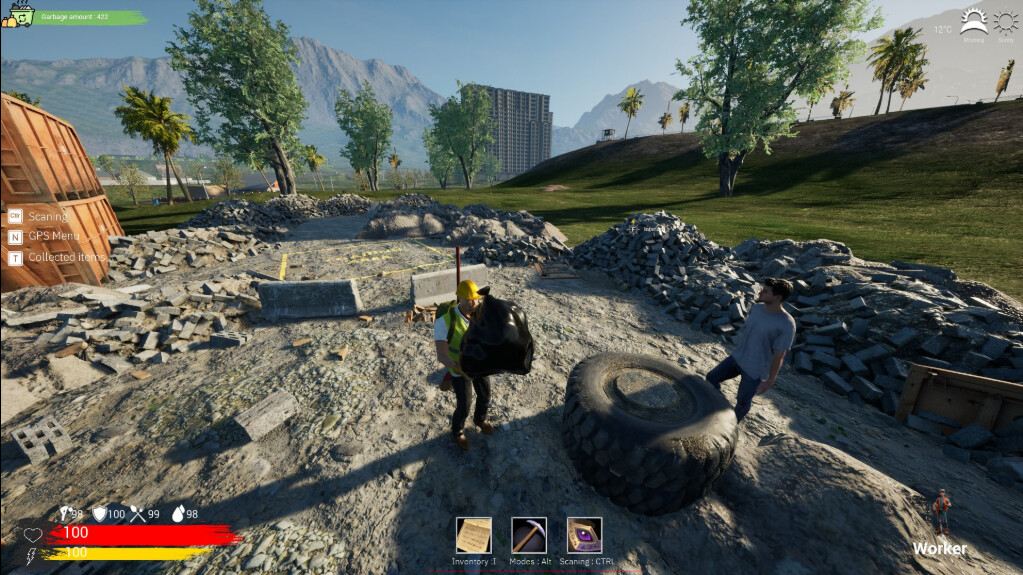Select the Worker character portrait
The width and height of the screenshot is (1023, 575).
[x=941, y=512]
